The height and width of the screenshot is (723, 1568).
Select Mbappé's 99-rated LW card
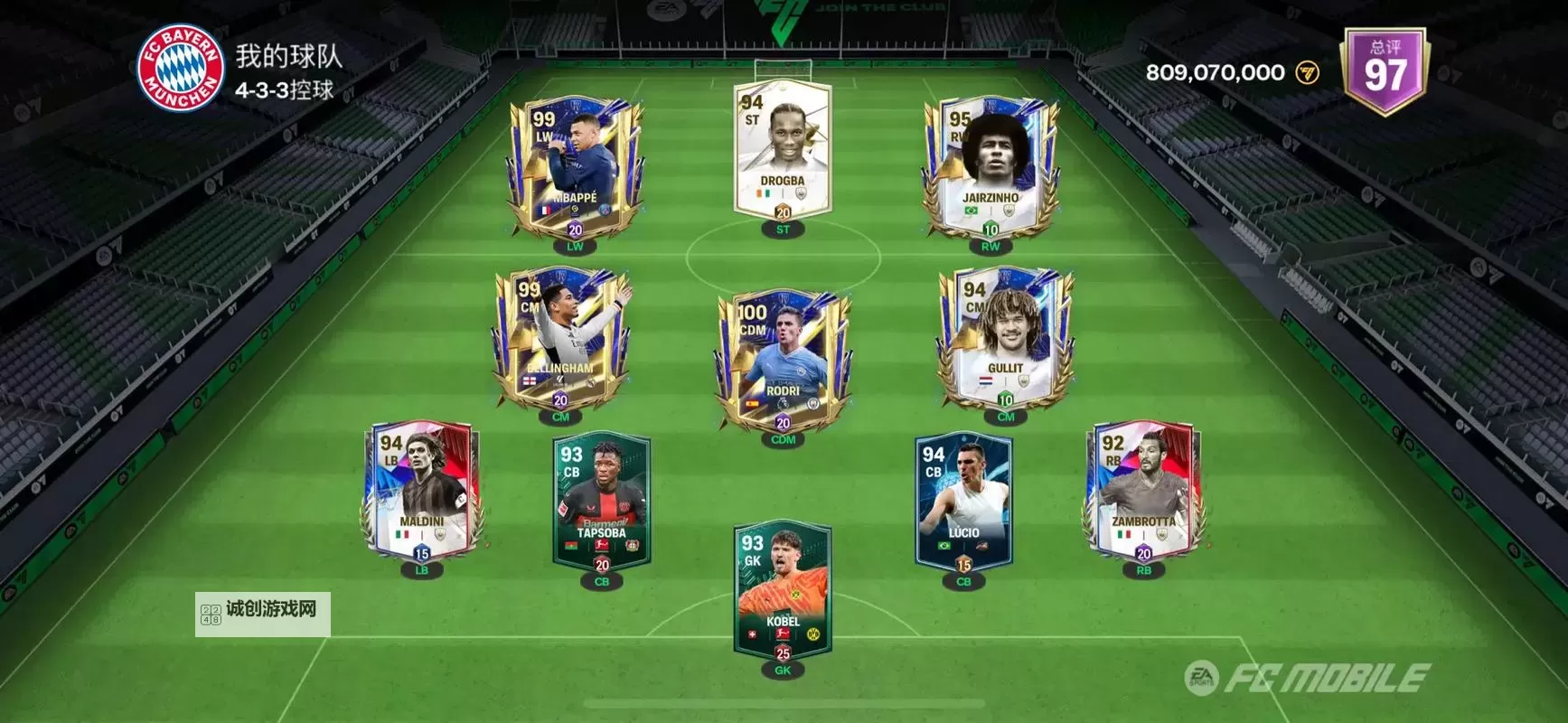coord(578,167)
